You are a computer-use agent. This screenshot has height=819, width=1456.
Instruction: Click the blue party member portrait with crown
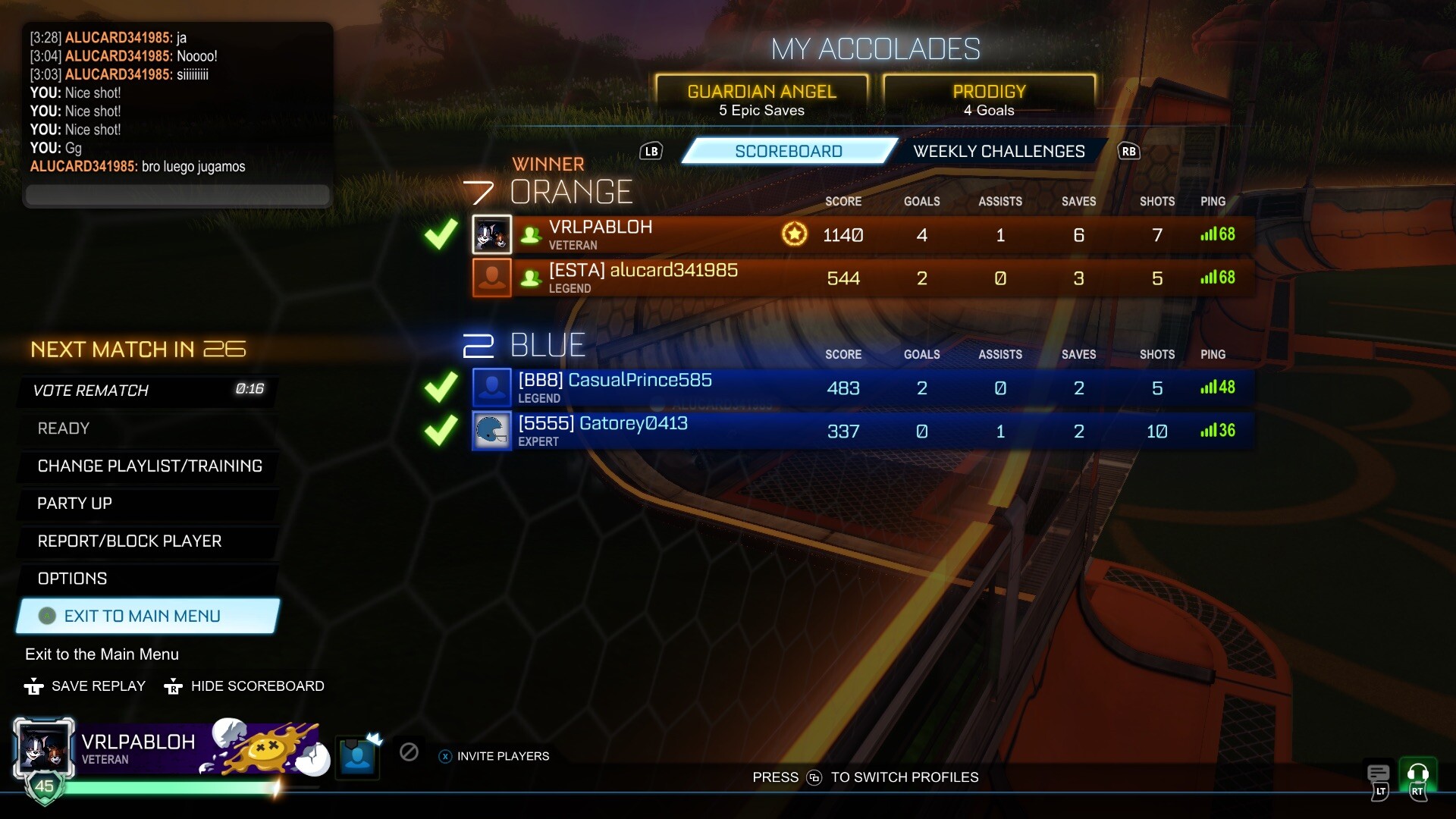click(x=357, y=756)
